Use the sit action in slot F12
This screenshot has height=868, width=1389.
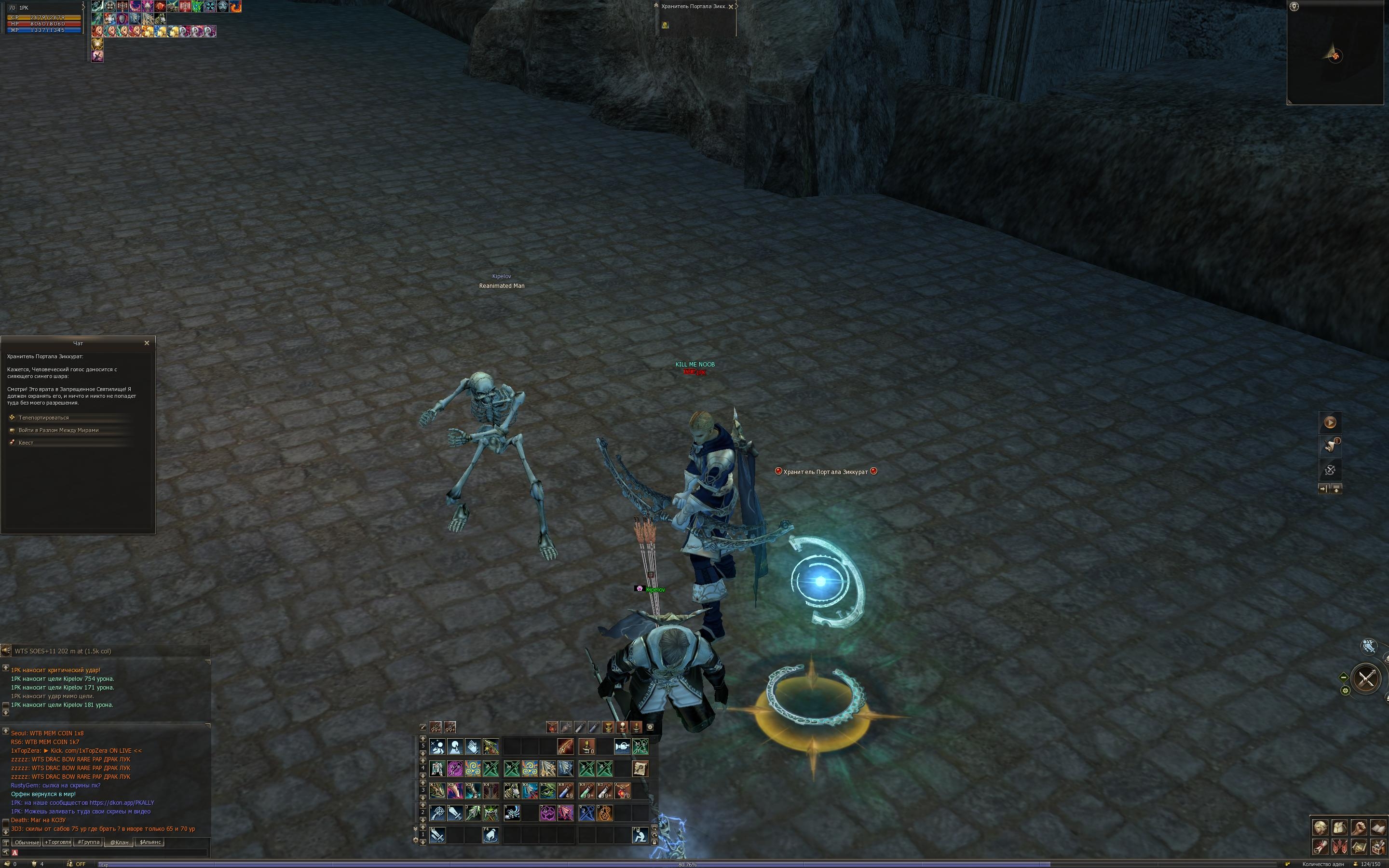(x=640, y=835)
